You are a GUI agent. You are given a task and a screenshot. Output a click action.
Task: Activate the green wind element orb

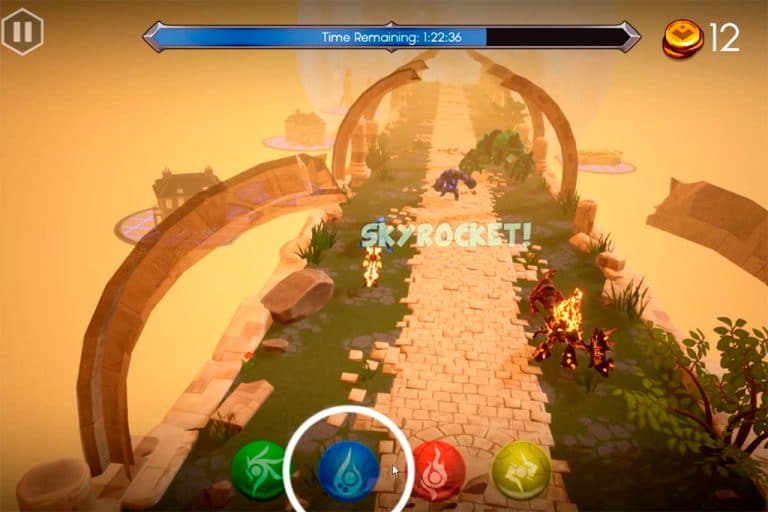coord(260,470)
